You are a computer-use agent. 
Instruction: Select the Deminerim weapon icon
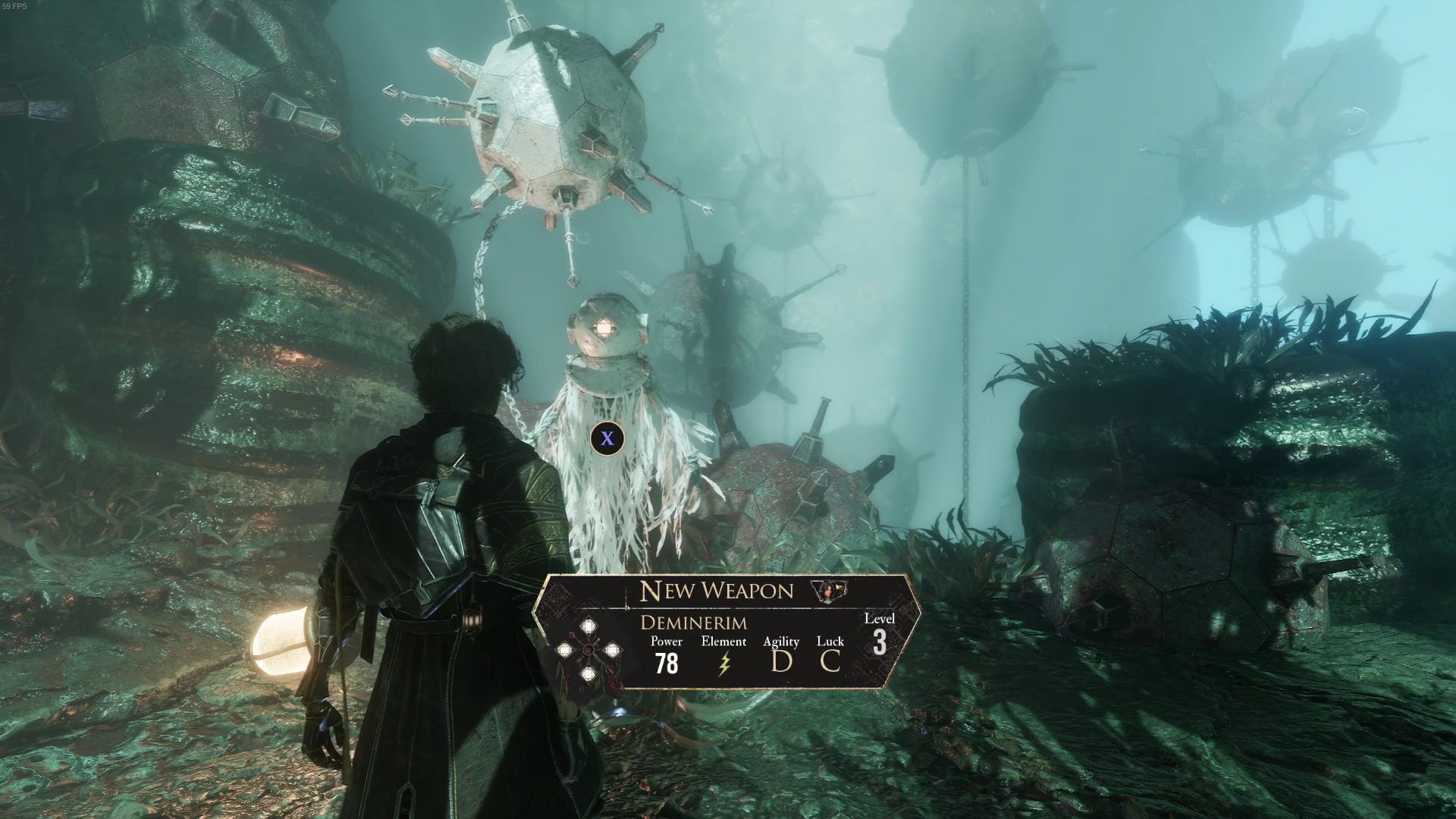pyautogui.click(x=588, y=651)
